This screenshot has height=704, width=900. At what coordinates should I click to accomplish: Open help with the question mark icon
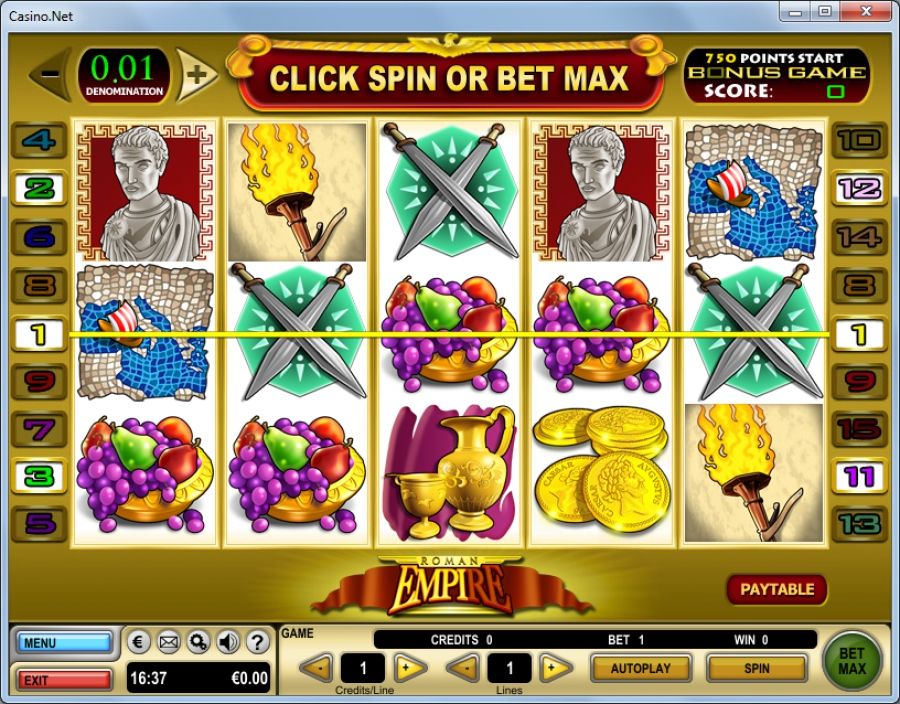(256, 642)
